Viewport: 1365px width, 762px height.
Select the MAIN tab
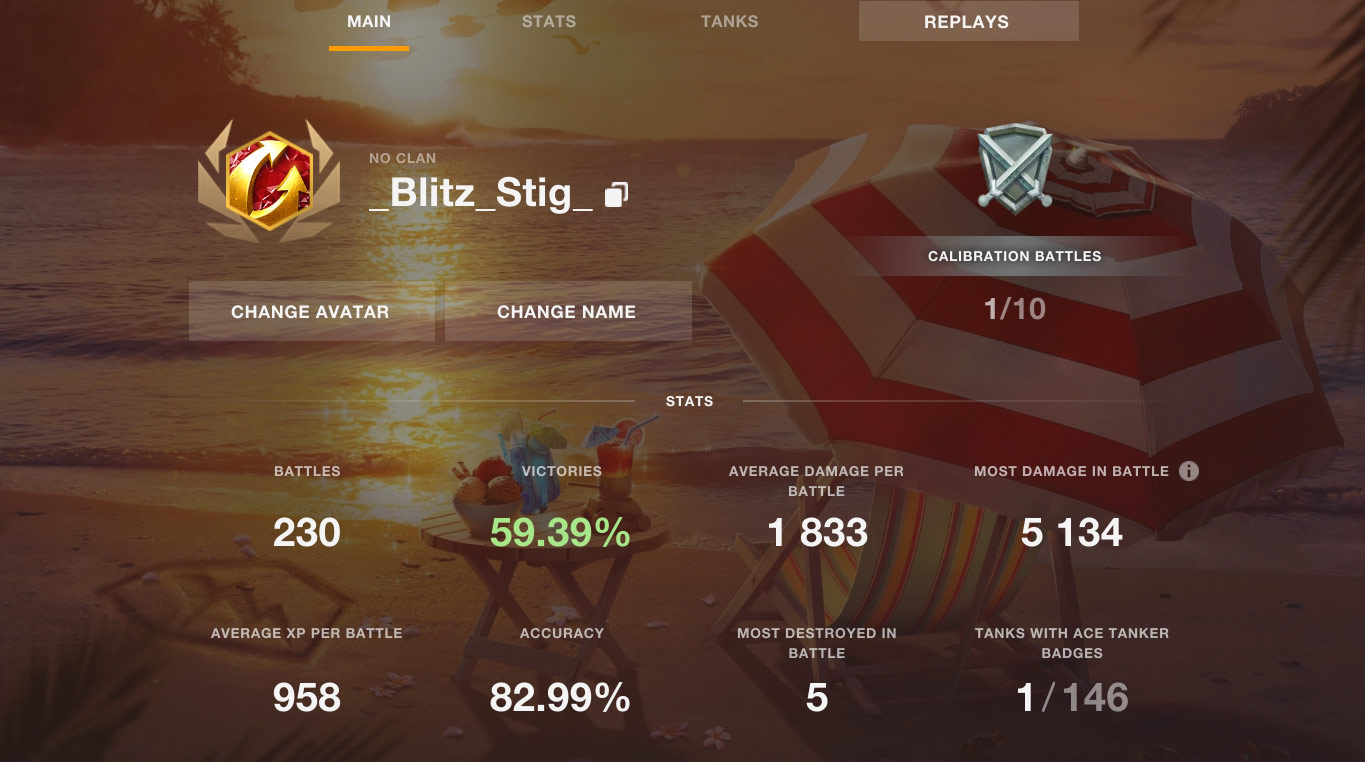tap(368, 21)
